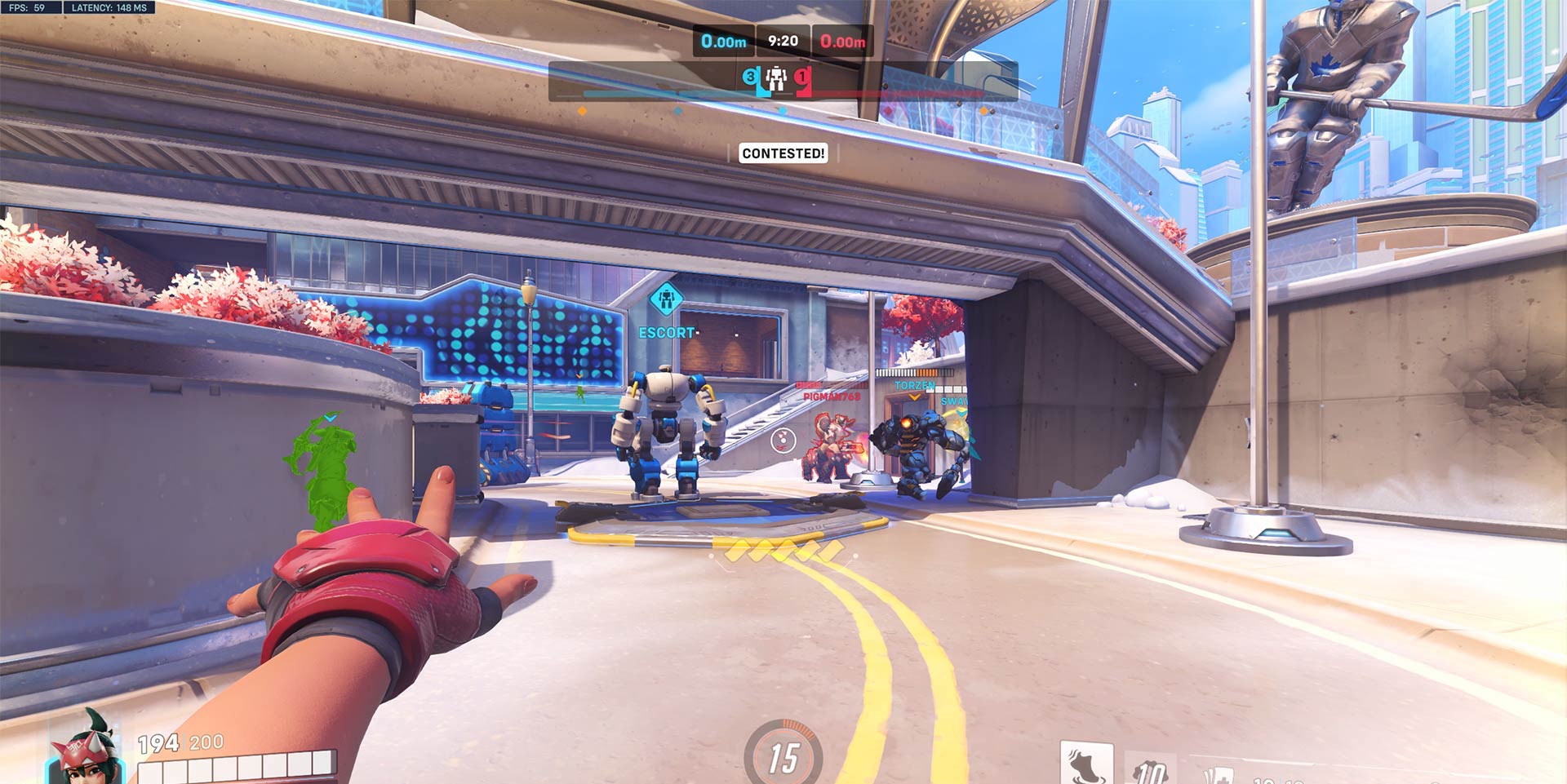Select the red team player count badge
This screenshot has height=784, width=1567.
[802, 78]
